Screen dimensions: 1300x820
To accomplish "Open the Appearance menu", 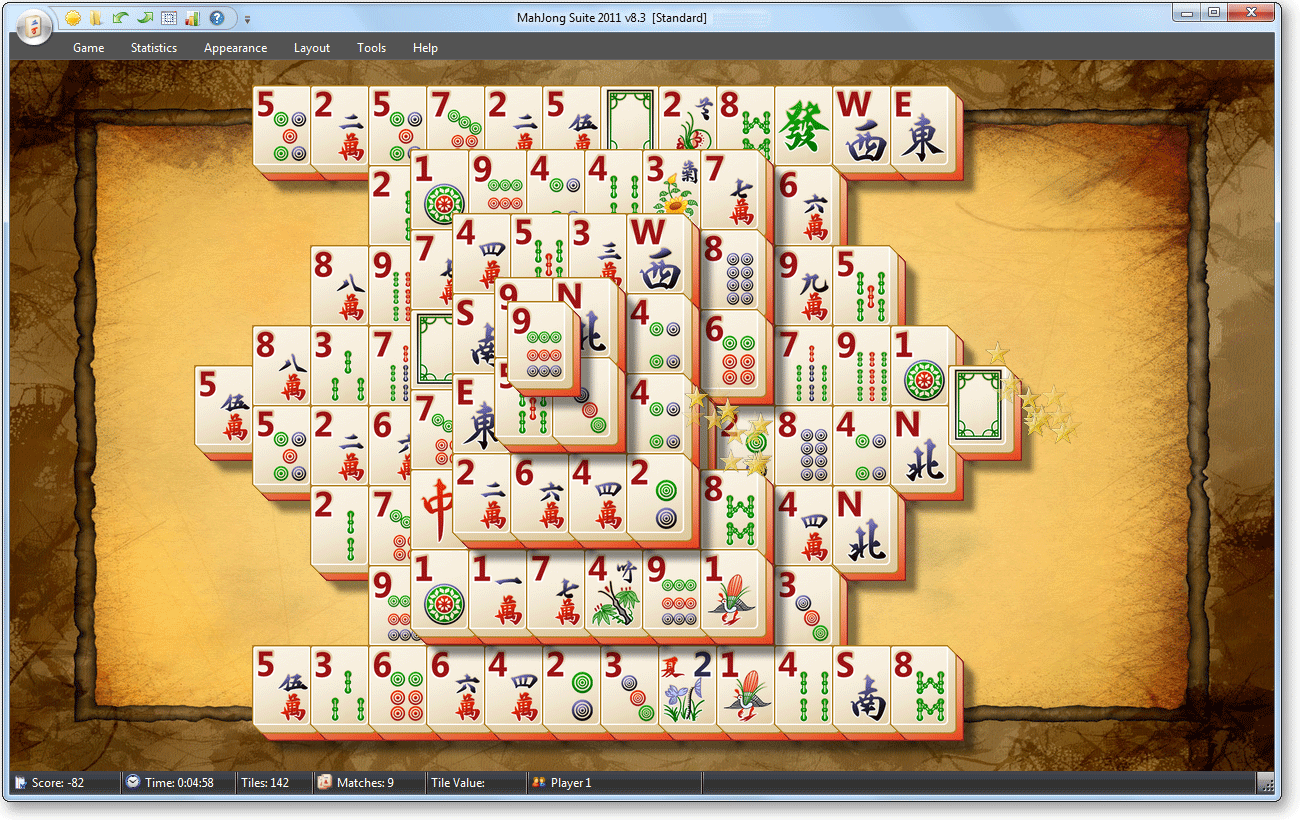I will [x=235, y=48].
